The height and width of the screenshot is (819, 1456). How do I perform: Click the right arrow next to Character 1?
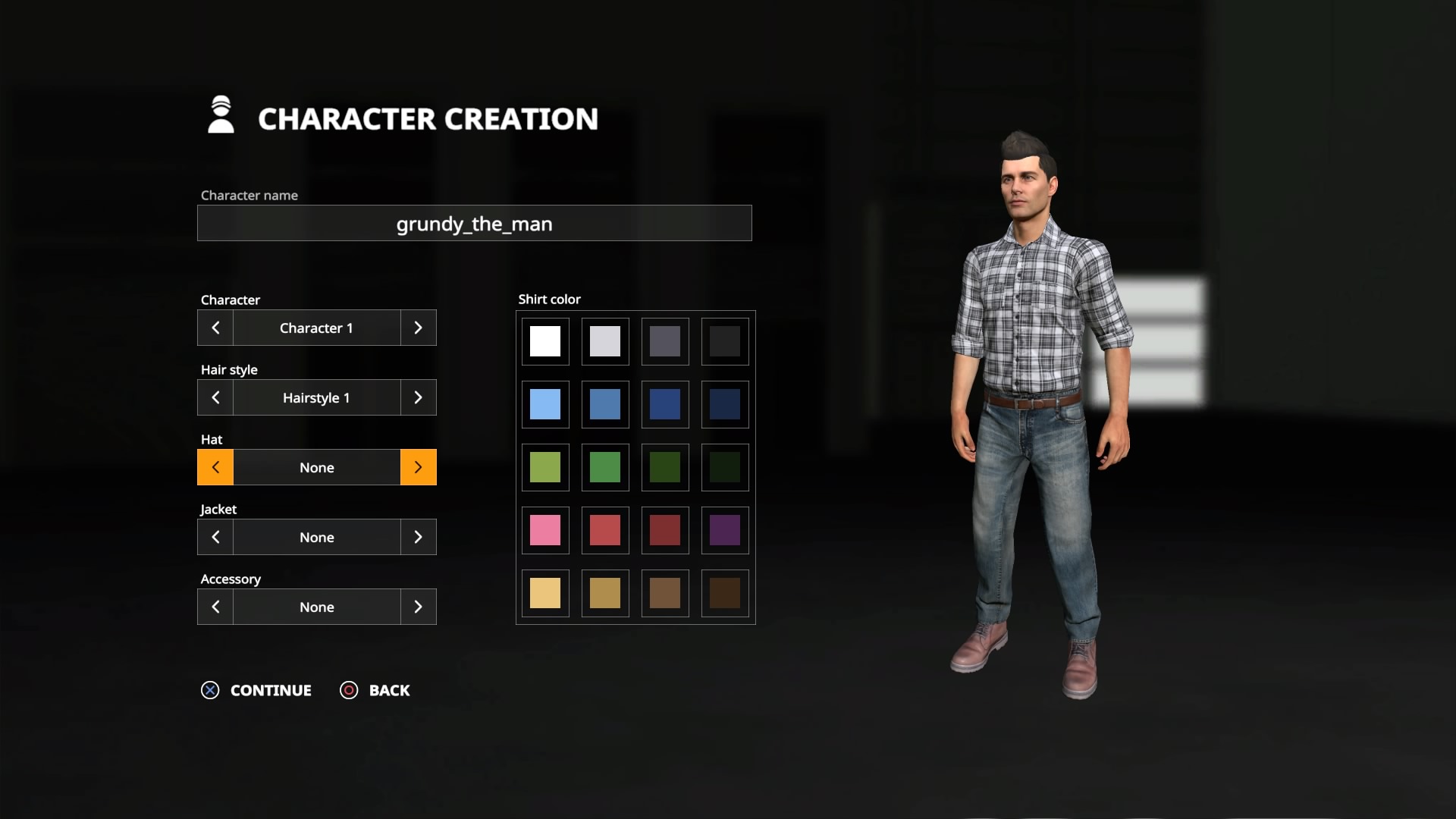click(x=418, y=328)
